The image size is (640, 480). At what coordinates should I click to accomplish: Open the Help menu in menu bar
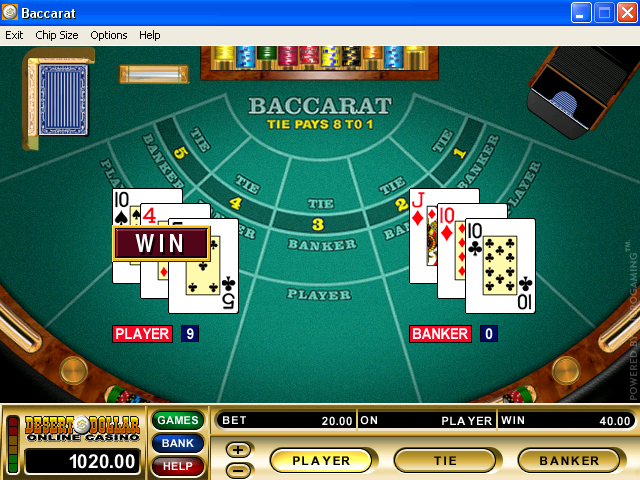click(149, 35)
